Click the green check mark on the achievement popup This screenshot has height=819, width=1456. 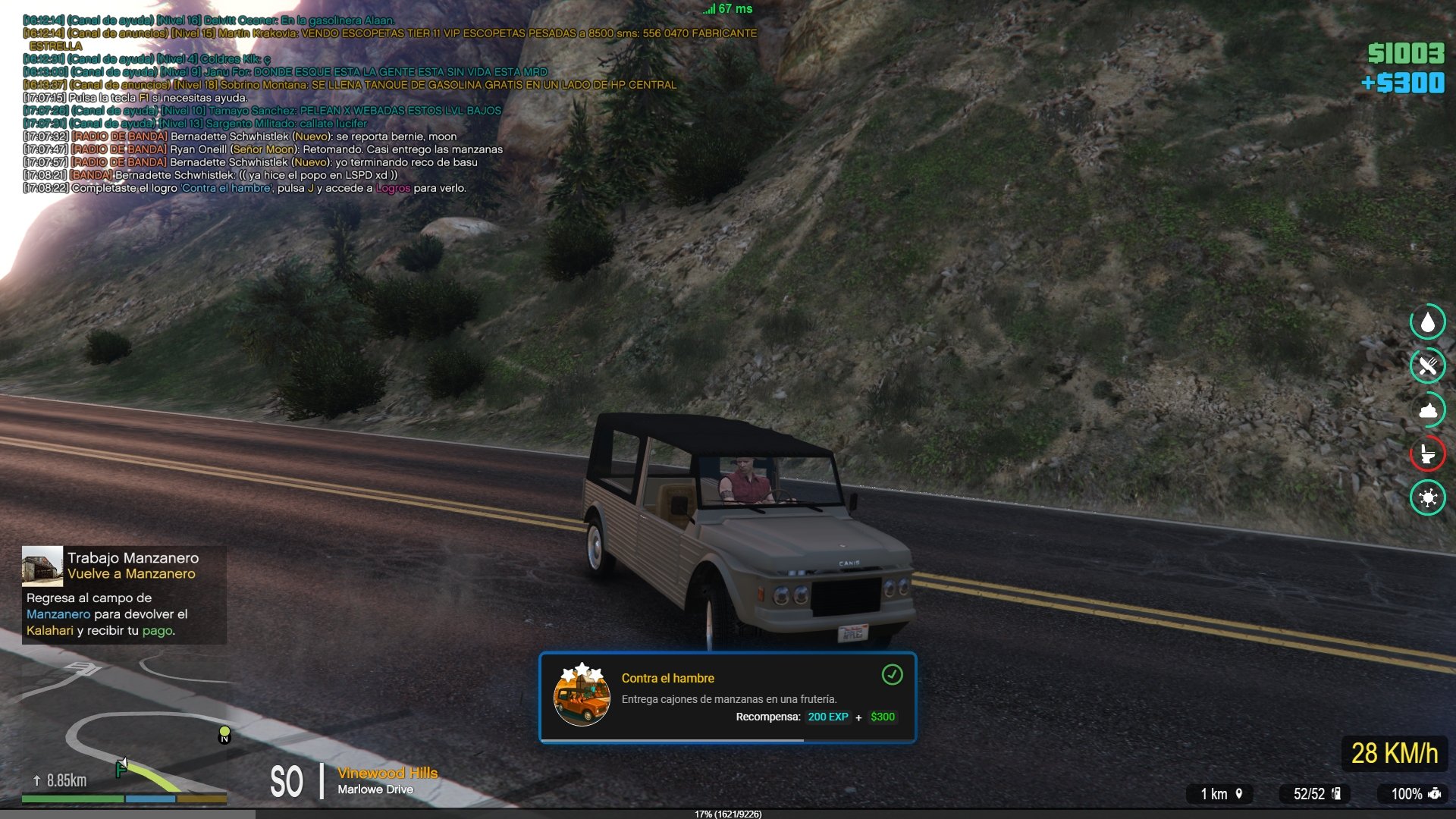pos(892,674)
